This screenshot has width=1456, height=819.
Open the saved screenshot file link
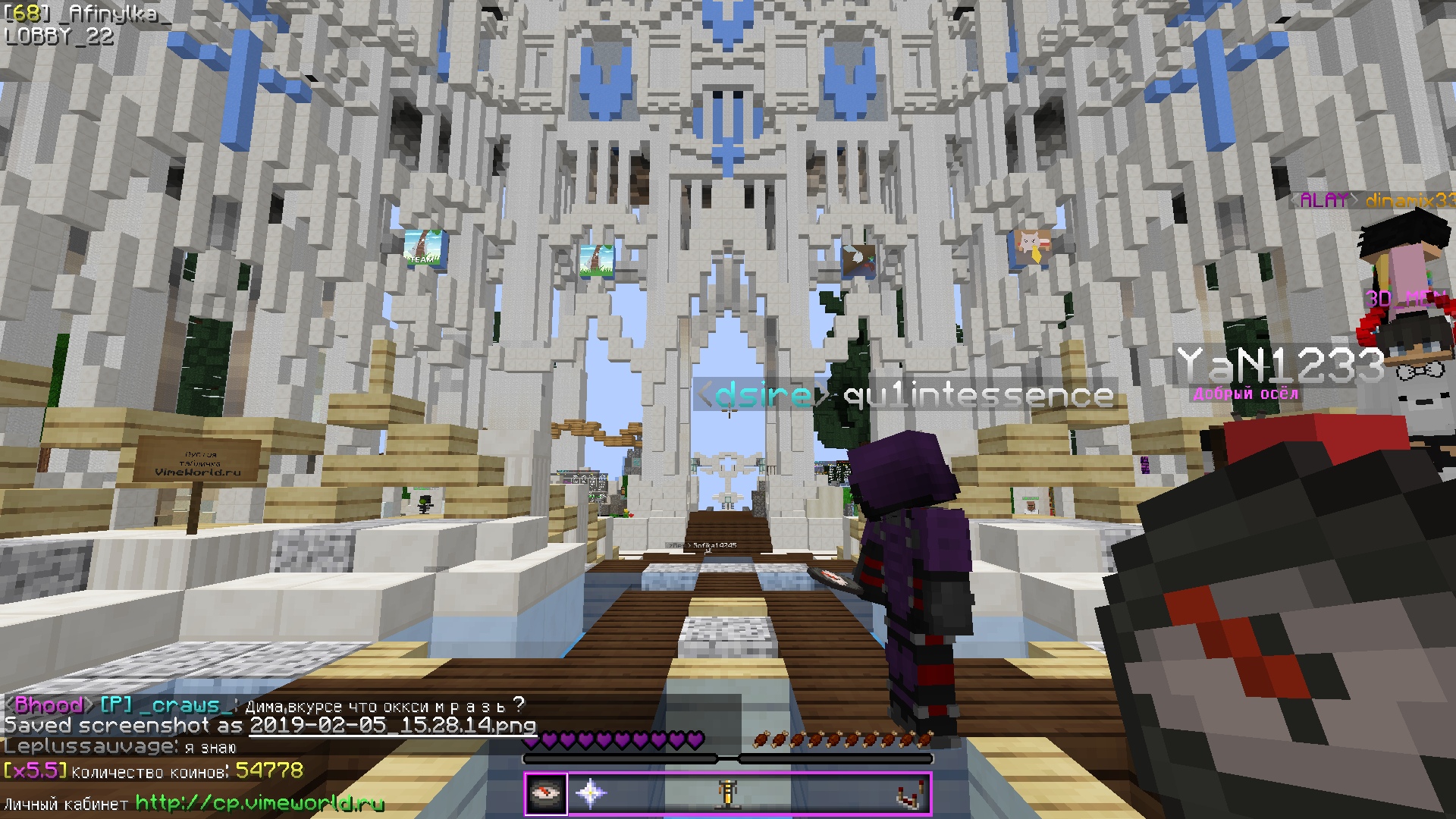[x=393, y=726]
